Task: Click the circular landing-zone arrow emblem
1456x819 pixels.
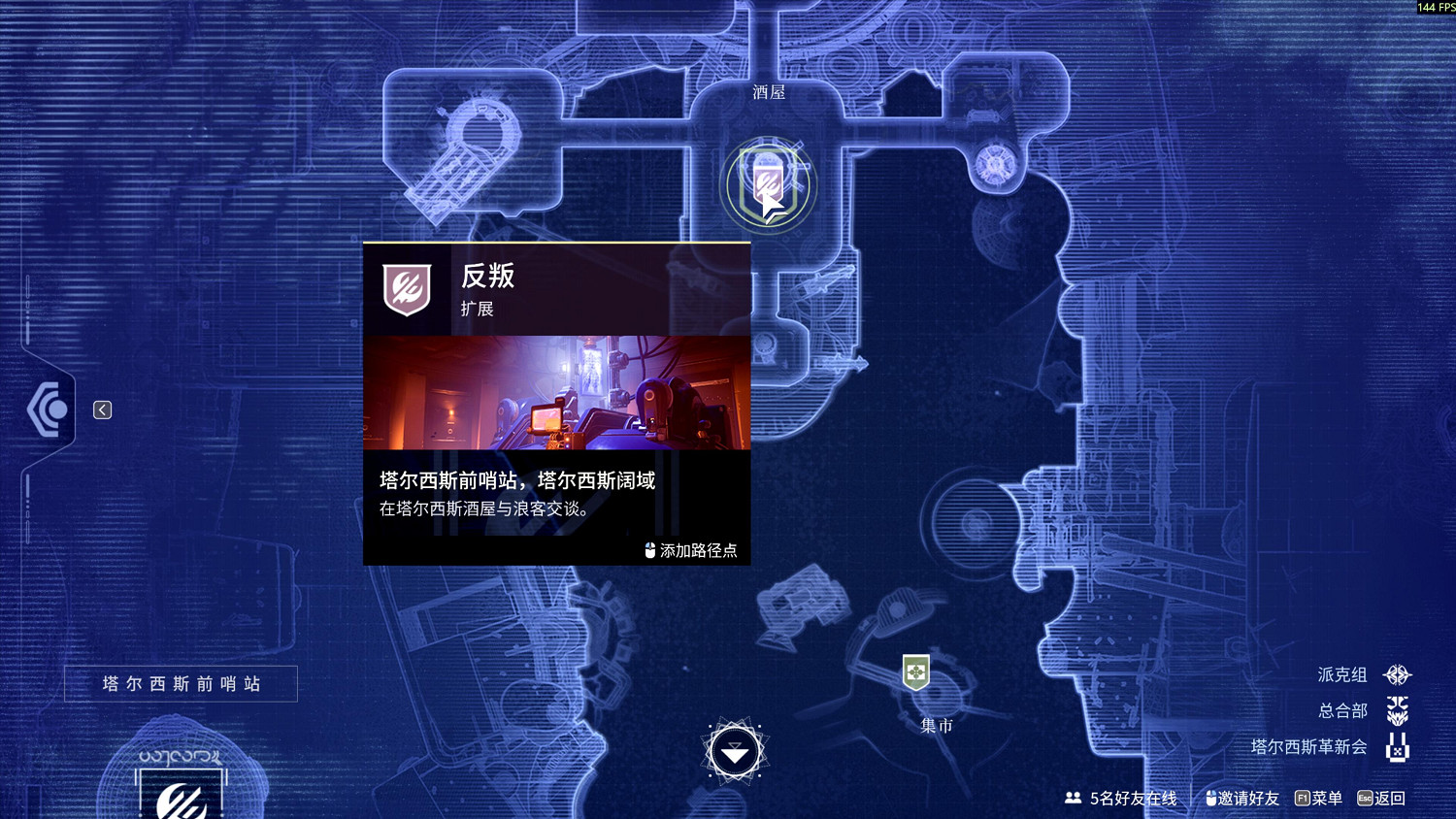Action: 735,750
